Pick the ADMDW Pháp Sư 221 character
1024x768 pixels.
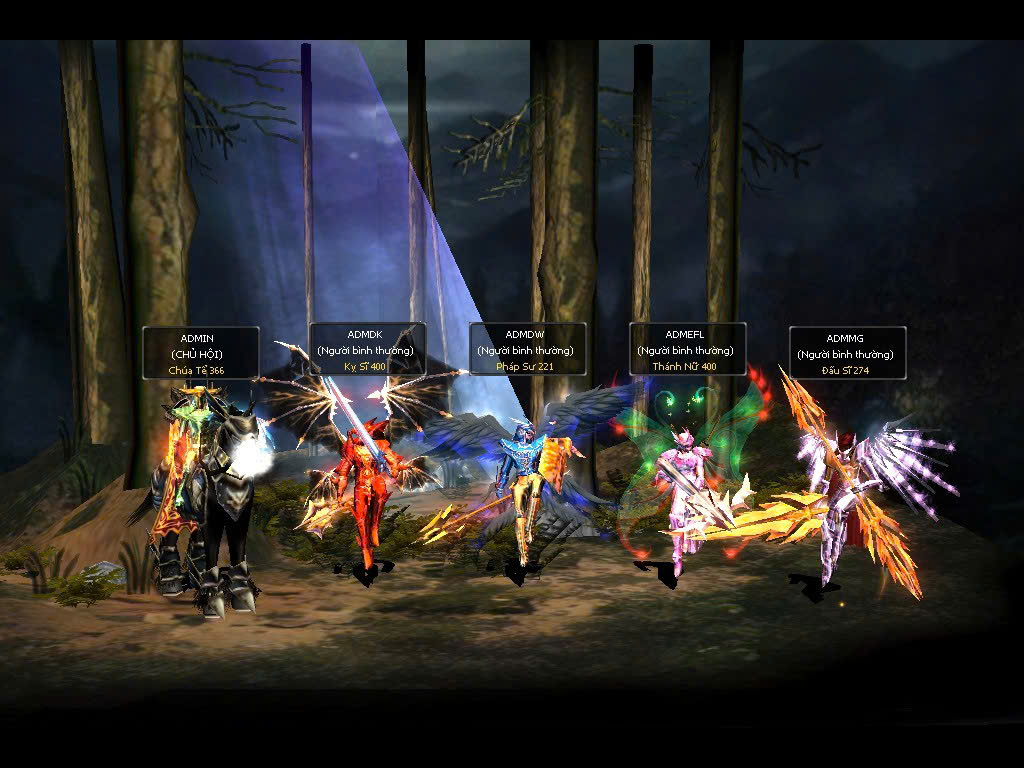(522, 490)
